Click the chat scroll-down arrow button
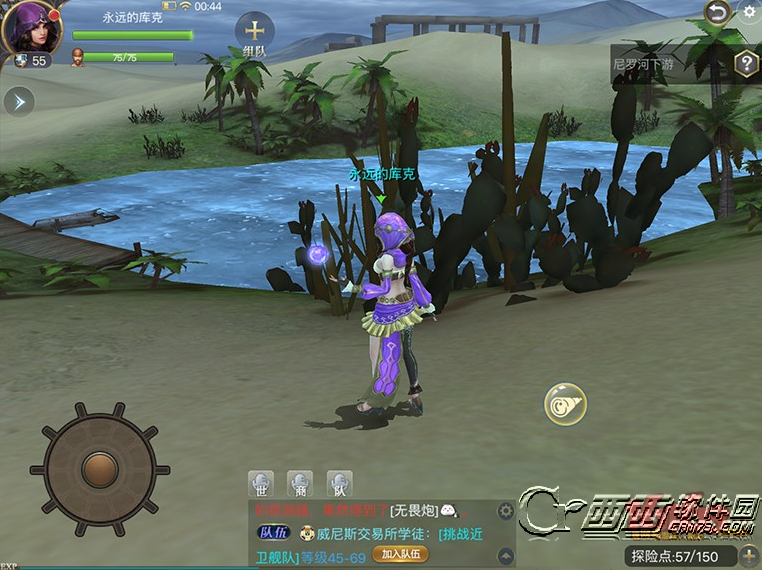This screenshot has height=570, width=762. click(x=506, y=556)
